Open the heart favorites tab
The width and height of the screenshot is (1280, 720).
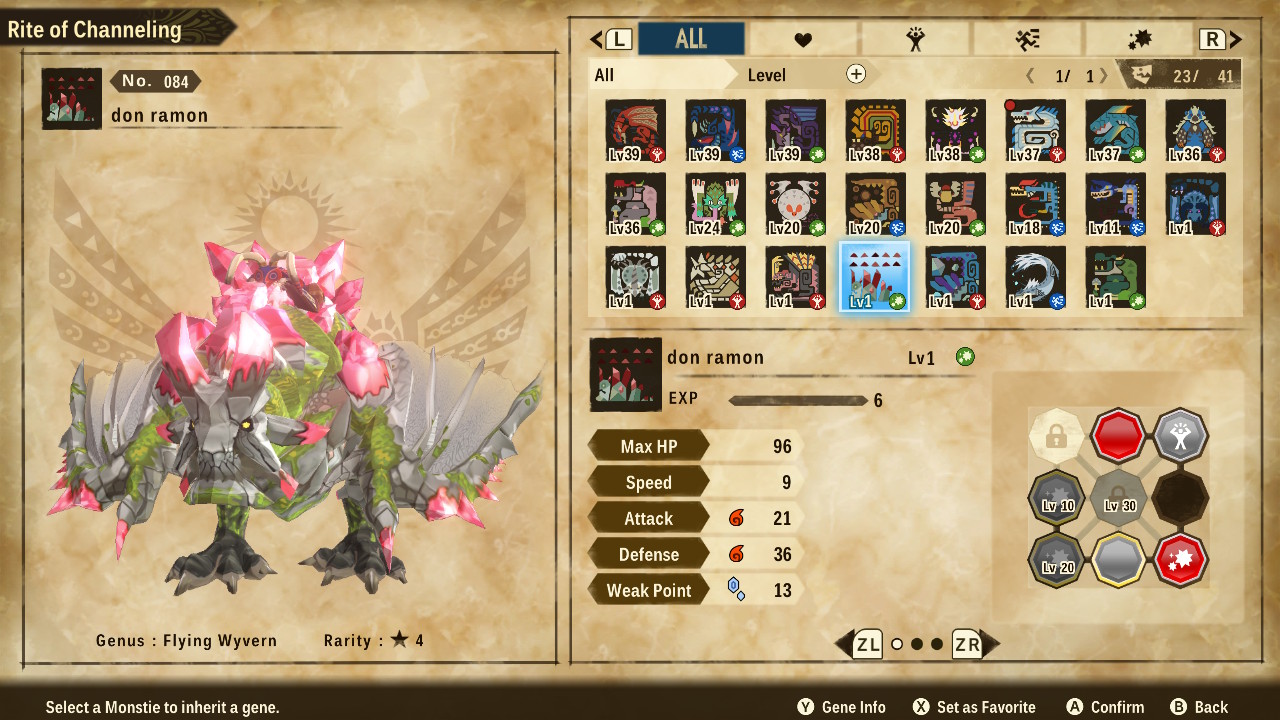[803, 39]
